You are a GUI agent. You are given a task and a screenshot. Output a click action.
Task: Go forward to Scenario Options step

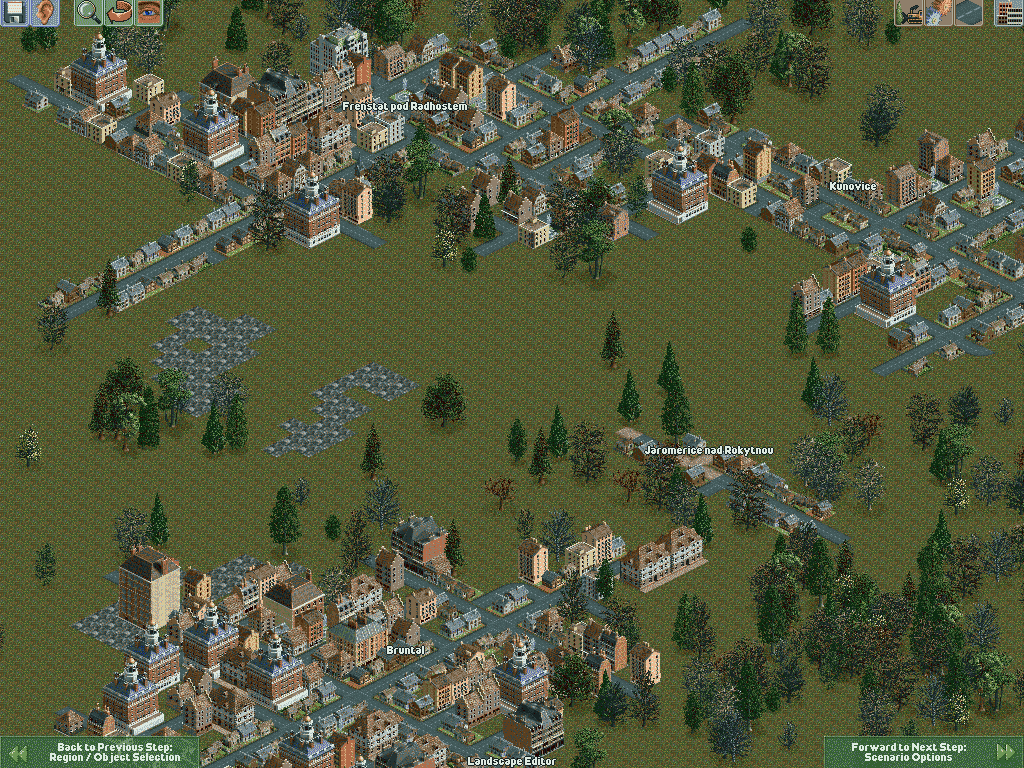(x=922, y=752)
